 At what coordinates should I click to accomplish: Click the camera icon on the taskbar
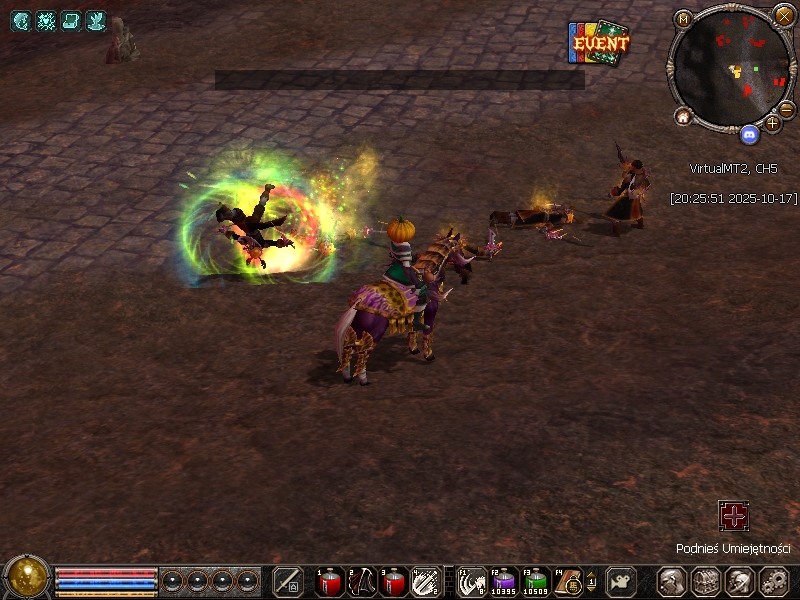coord(623,581)
